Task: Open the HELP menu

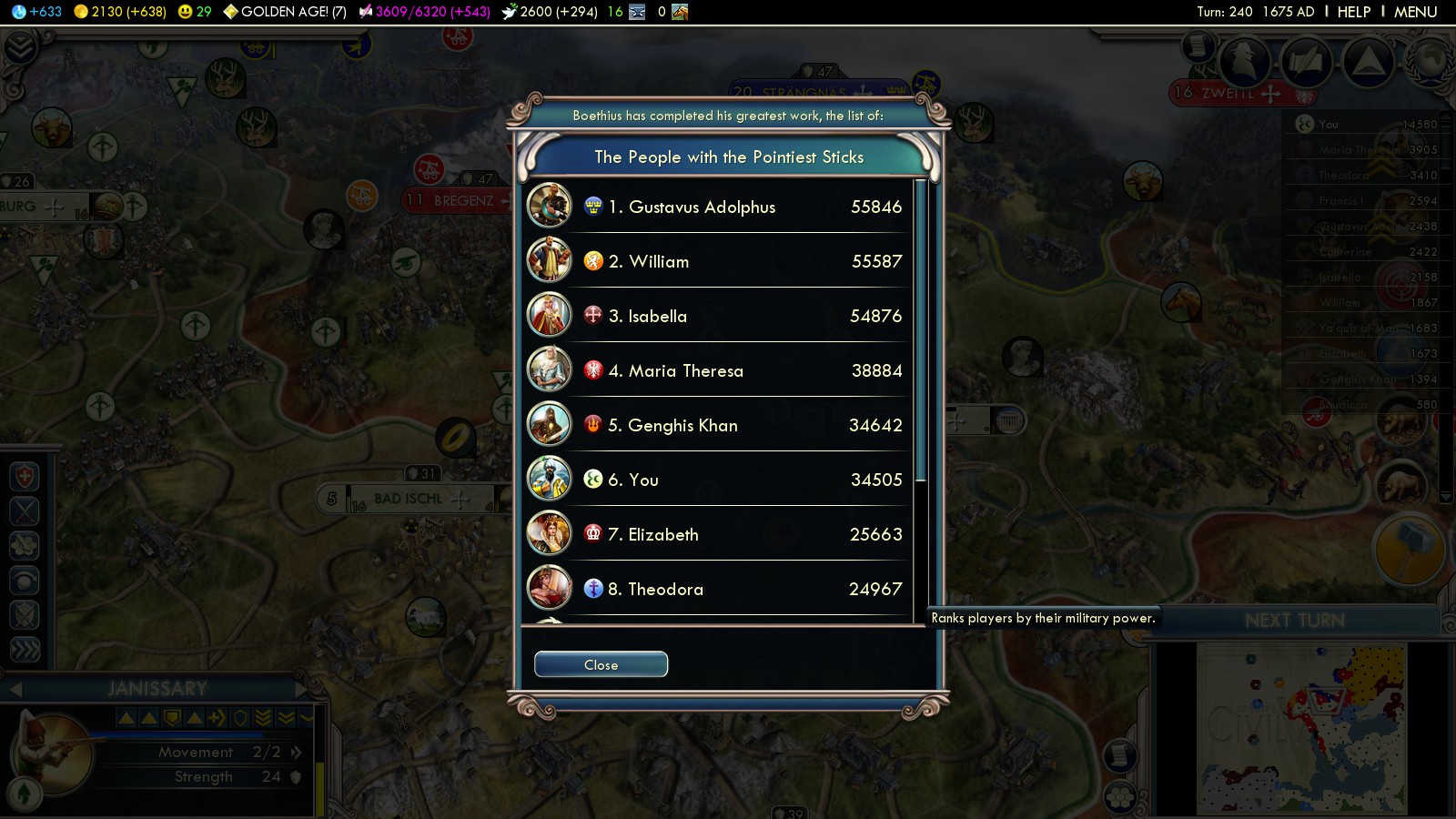Action: (1353, 12)
